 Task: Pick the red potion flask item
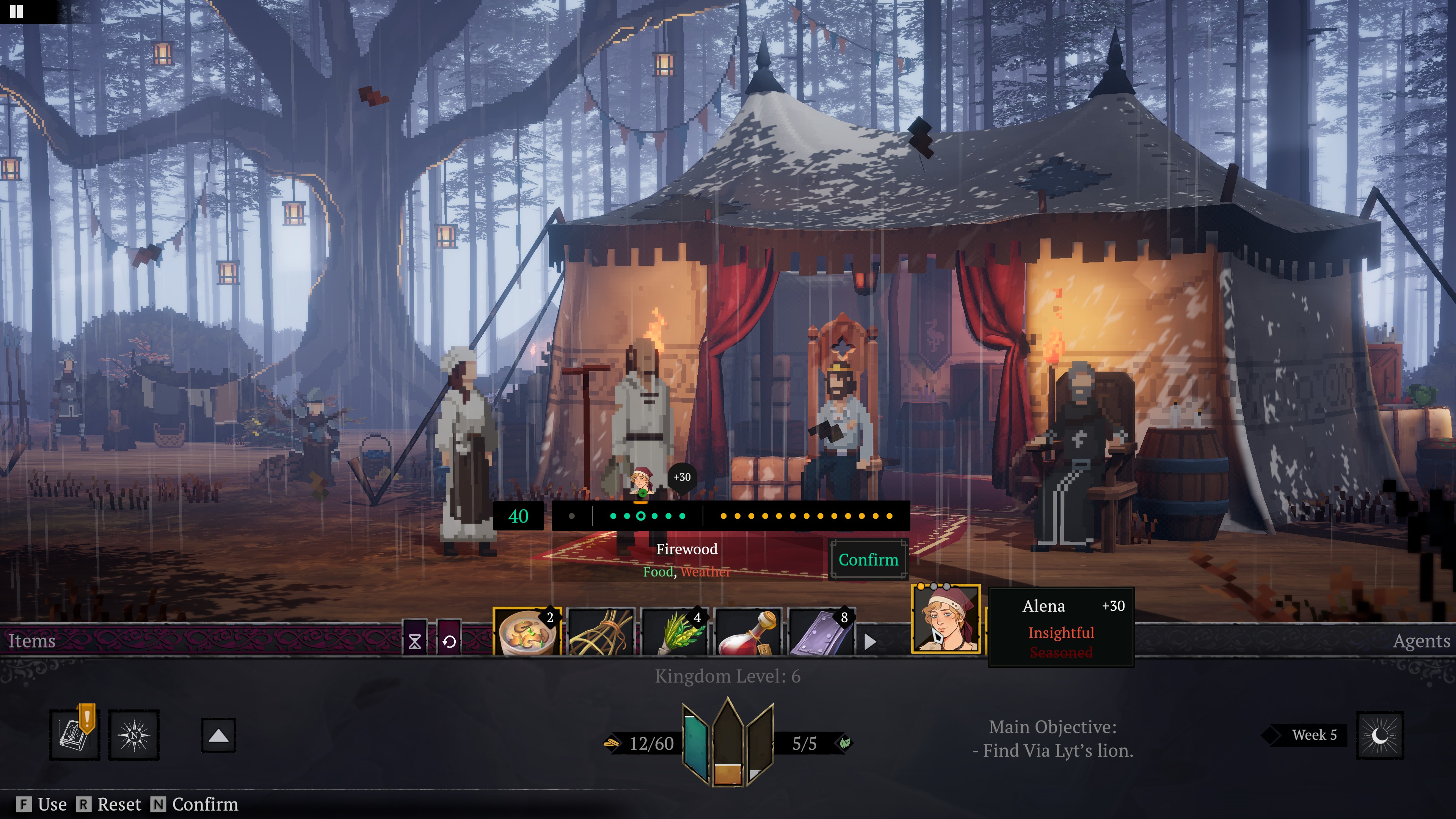pos(748,632)
